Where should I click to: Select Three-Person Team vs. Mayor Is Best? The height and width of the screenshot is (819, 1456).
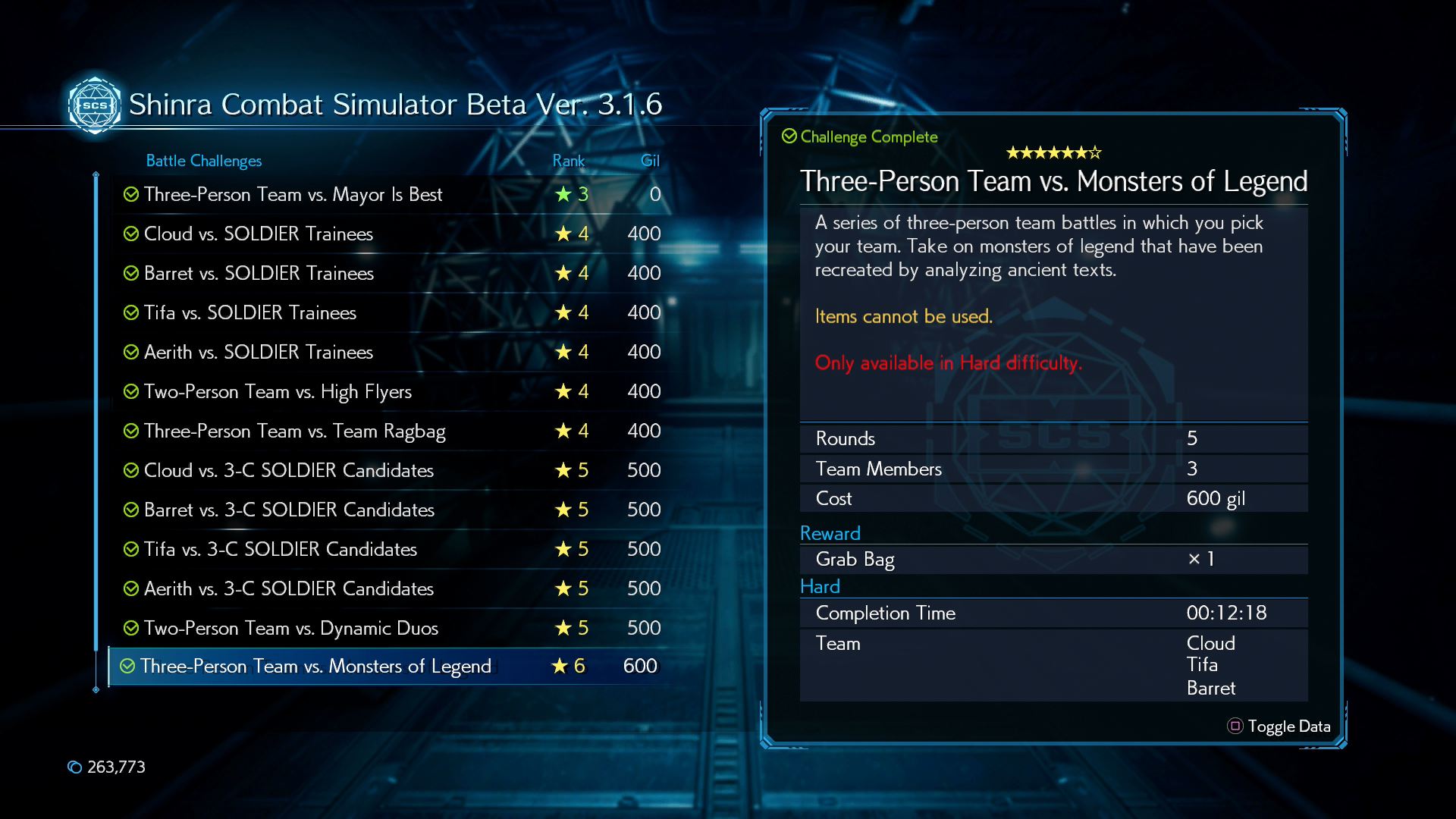coord(293,195)
